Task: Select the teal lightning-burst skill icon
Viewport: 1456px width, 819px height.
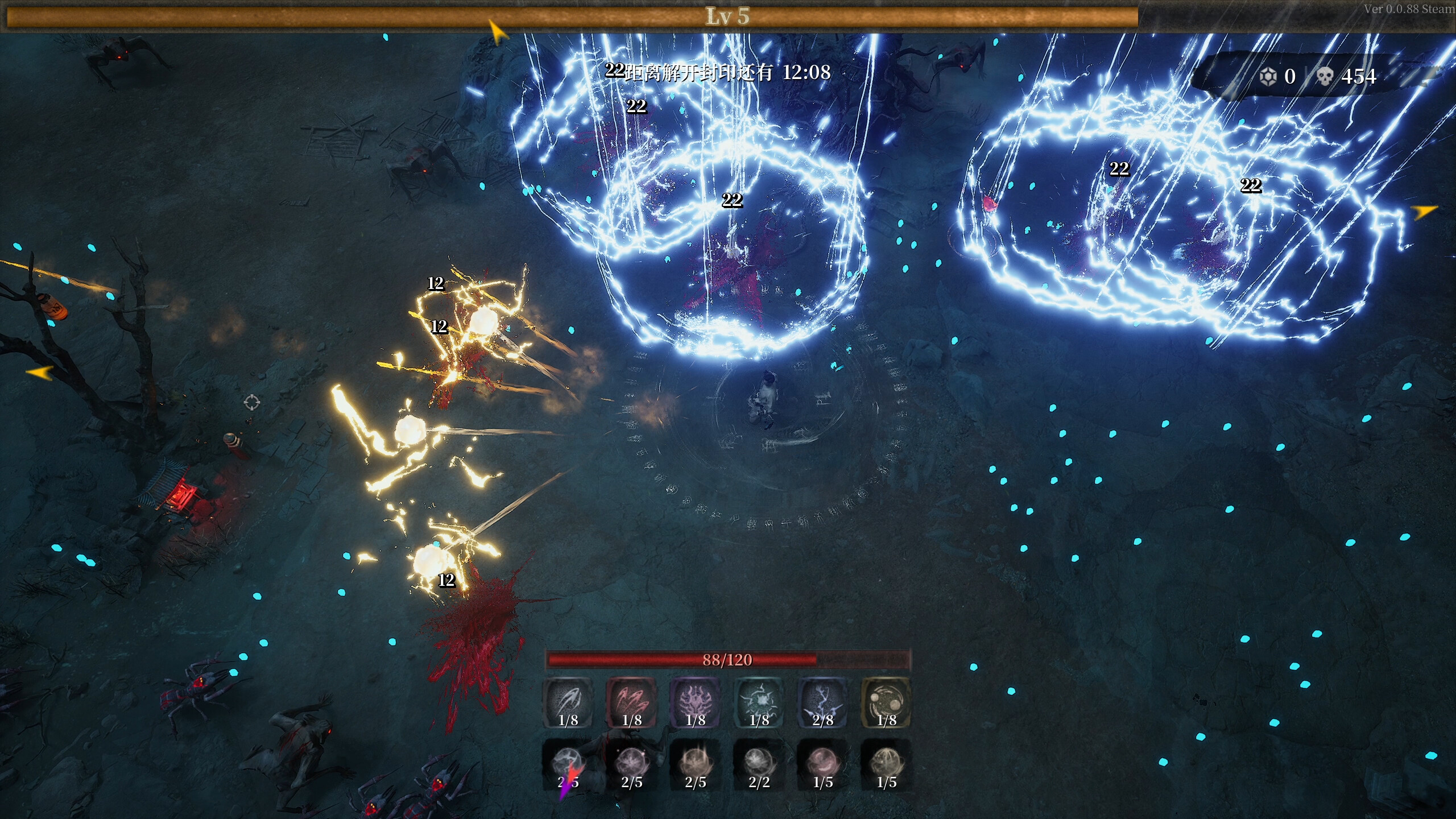Action: coord(759,702)
